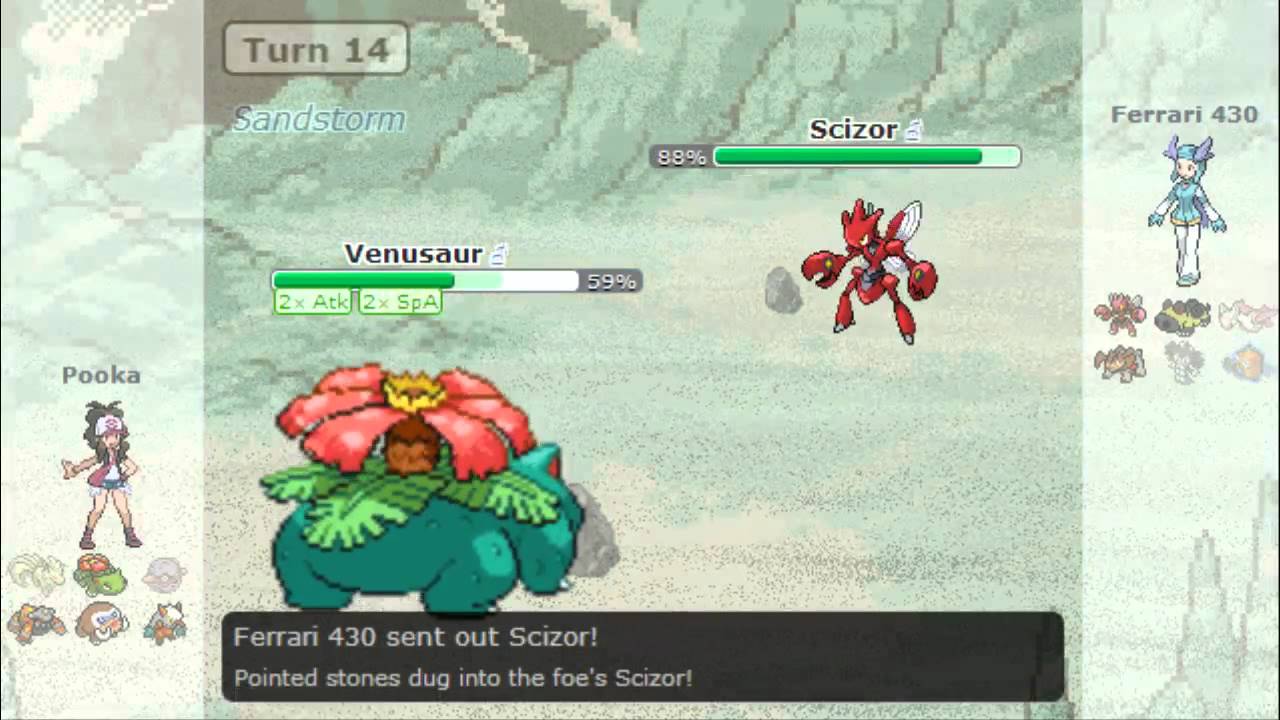Click the bottom-left Pokémon icon in Pooka's team

coord(40,625)
